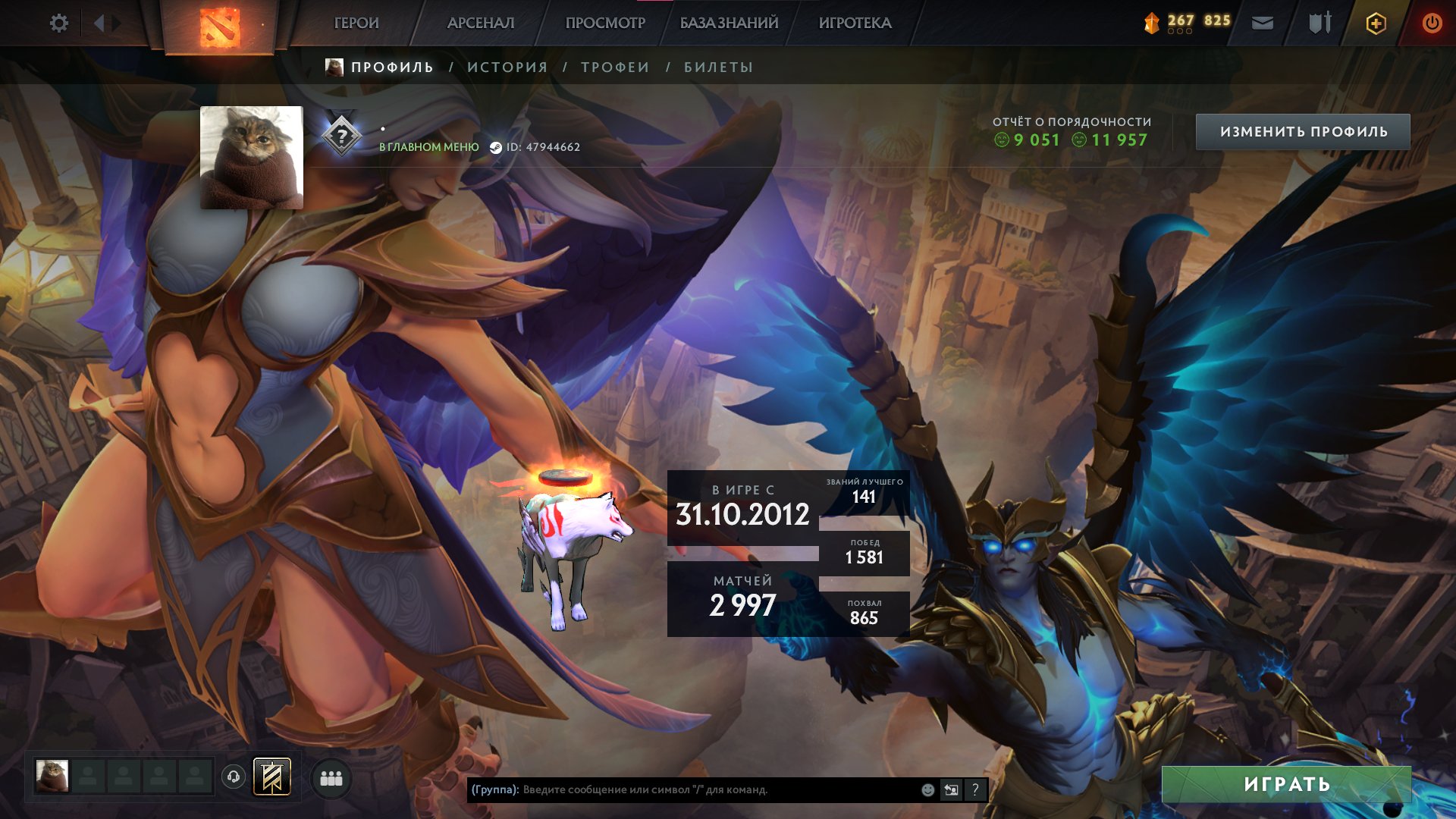Open the ПРОСМОТР tab
The width and height of the screenshot is (1456, 819).
(x=605, y=24)
